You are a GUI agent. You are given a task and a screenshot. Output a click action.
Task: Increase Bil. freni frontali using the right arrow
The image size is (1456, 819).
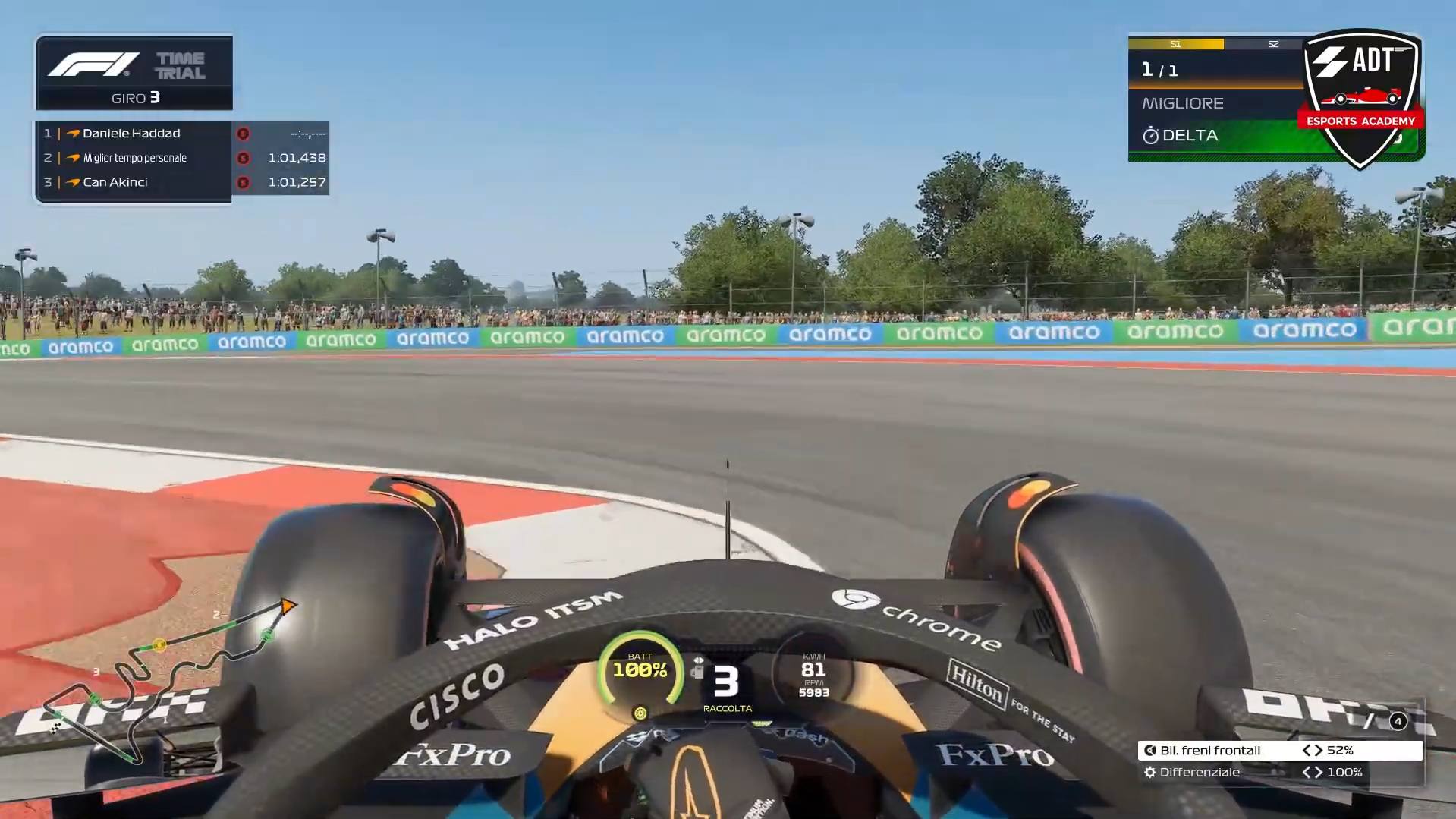click(x=1319, y=750)
